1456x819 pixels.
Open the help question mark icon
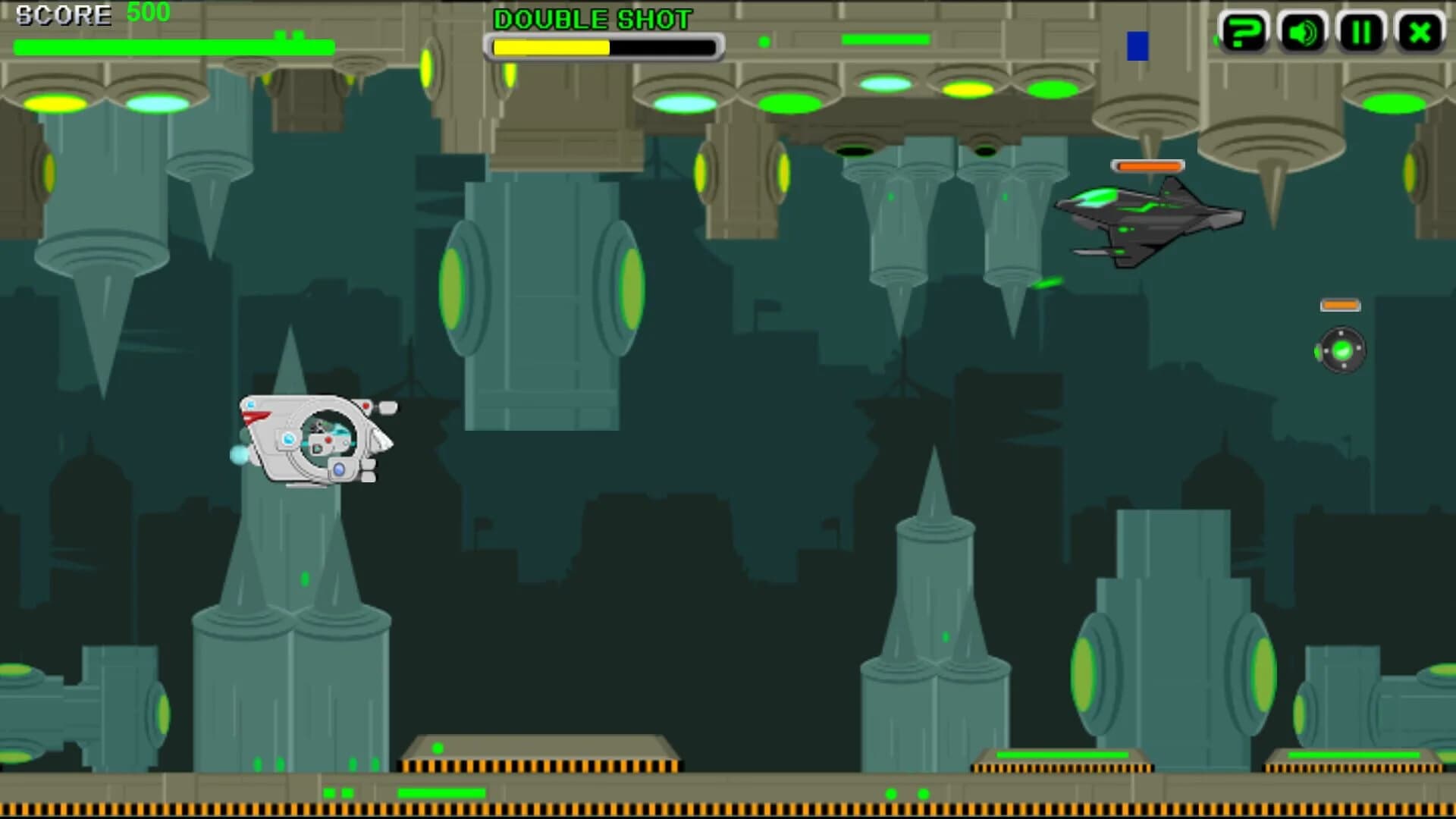pos(1244,32)
